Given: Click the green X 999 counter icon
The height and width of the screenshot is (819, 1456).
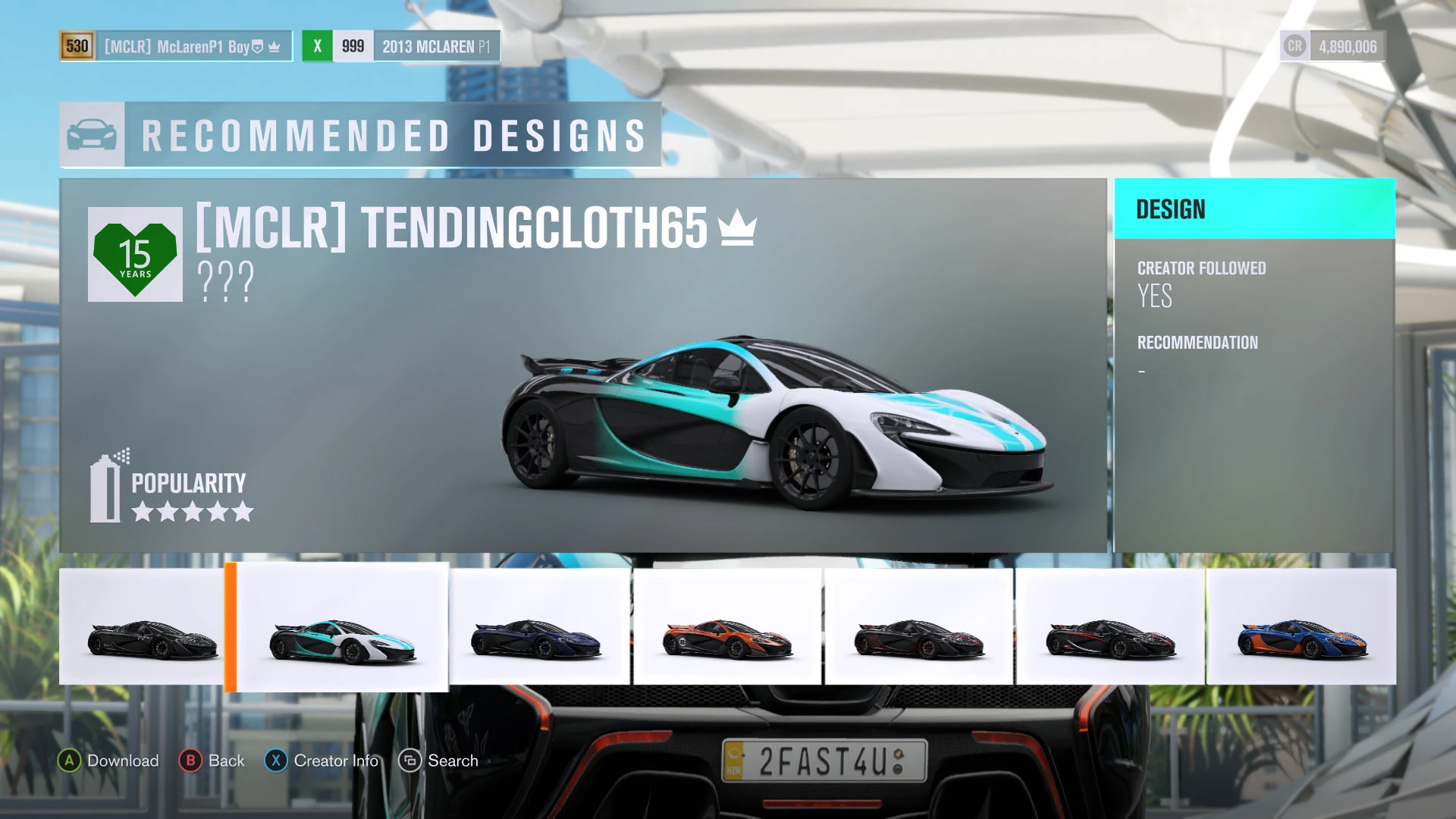Looking at the screenshot, I should pos(316,46).
